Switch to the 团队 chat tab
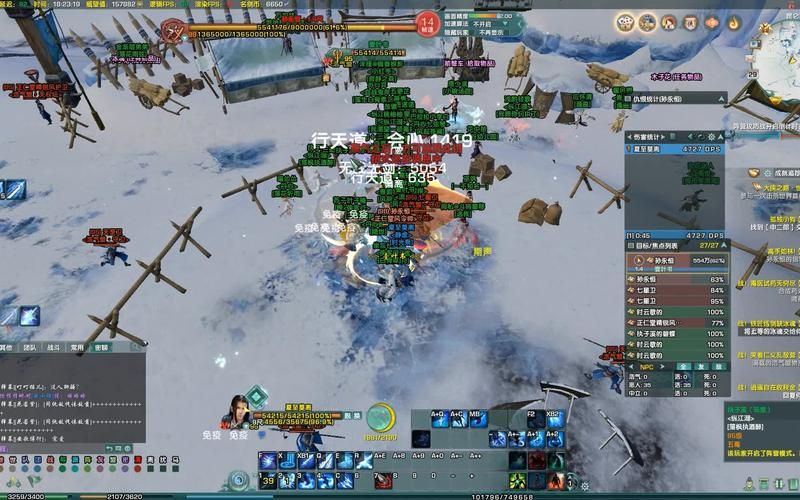 click(x=30, y=347)
